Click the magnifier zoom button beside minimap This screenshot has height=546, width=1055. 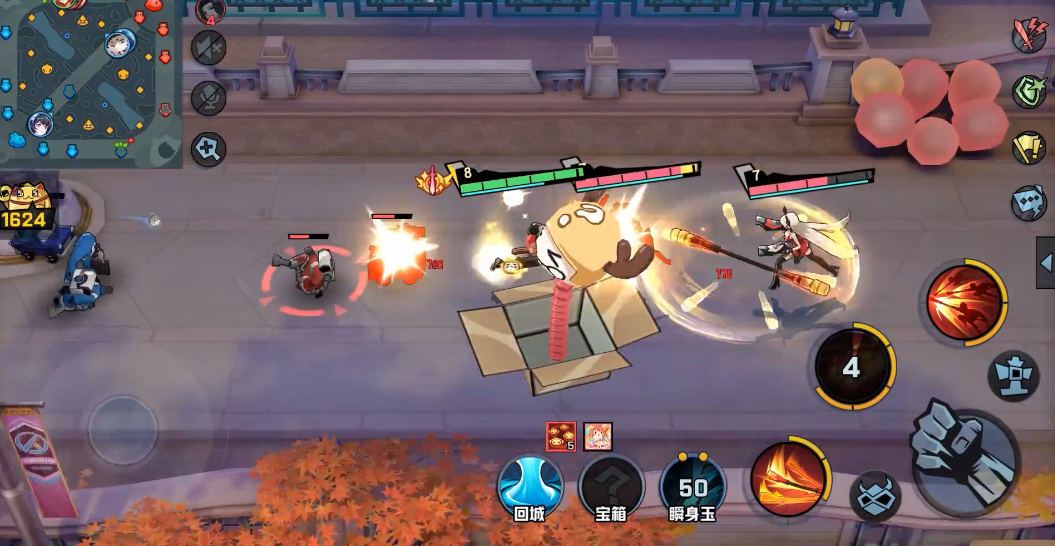point(209,149)
